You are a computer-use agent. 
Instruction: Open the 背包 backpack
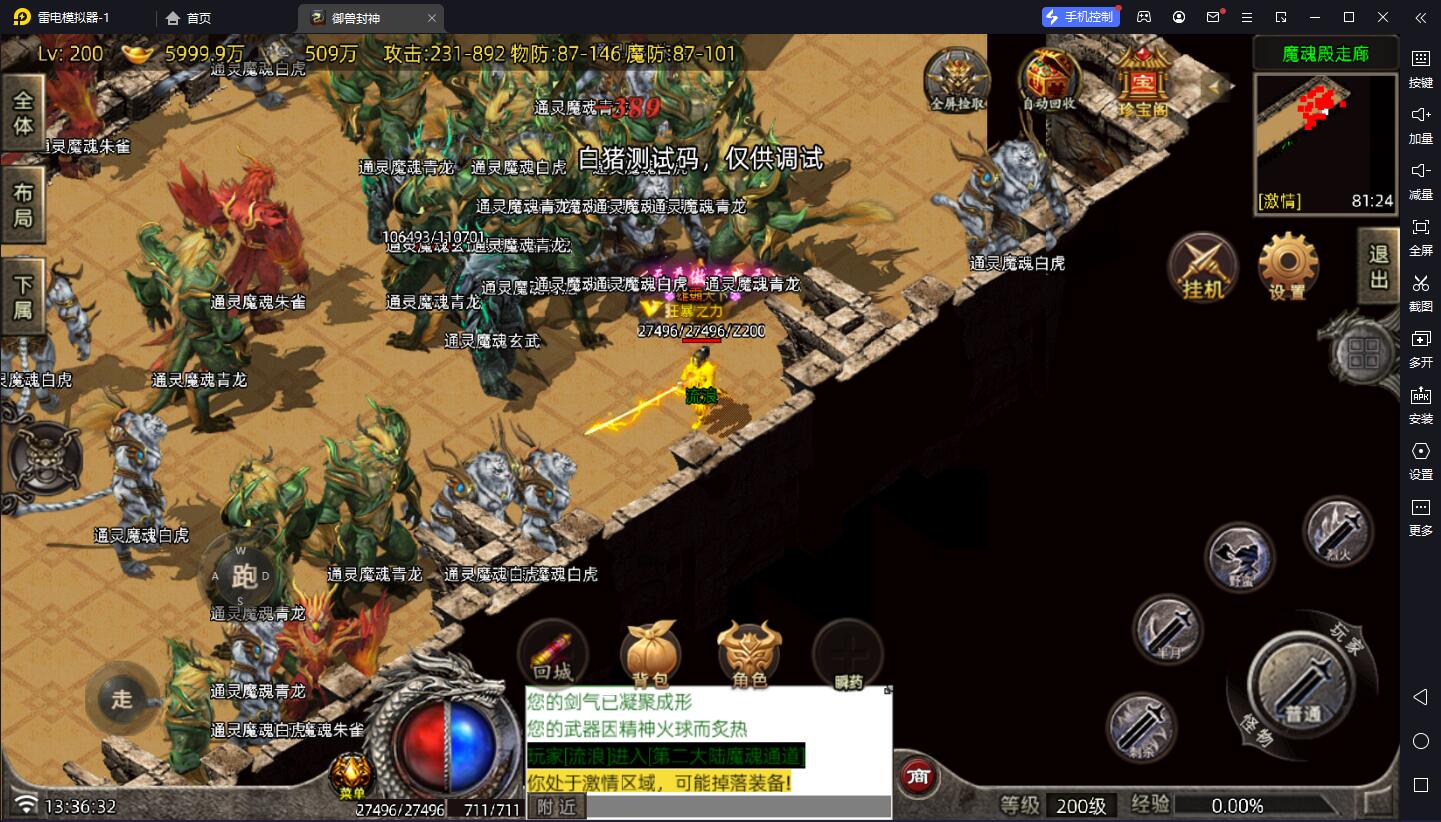pyautogui.click(x=650, y=655)
